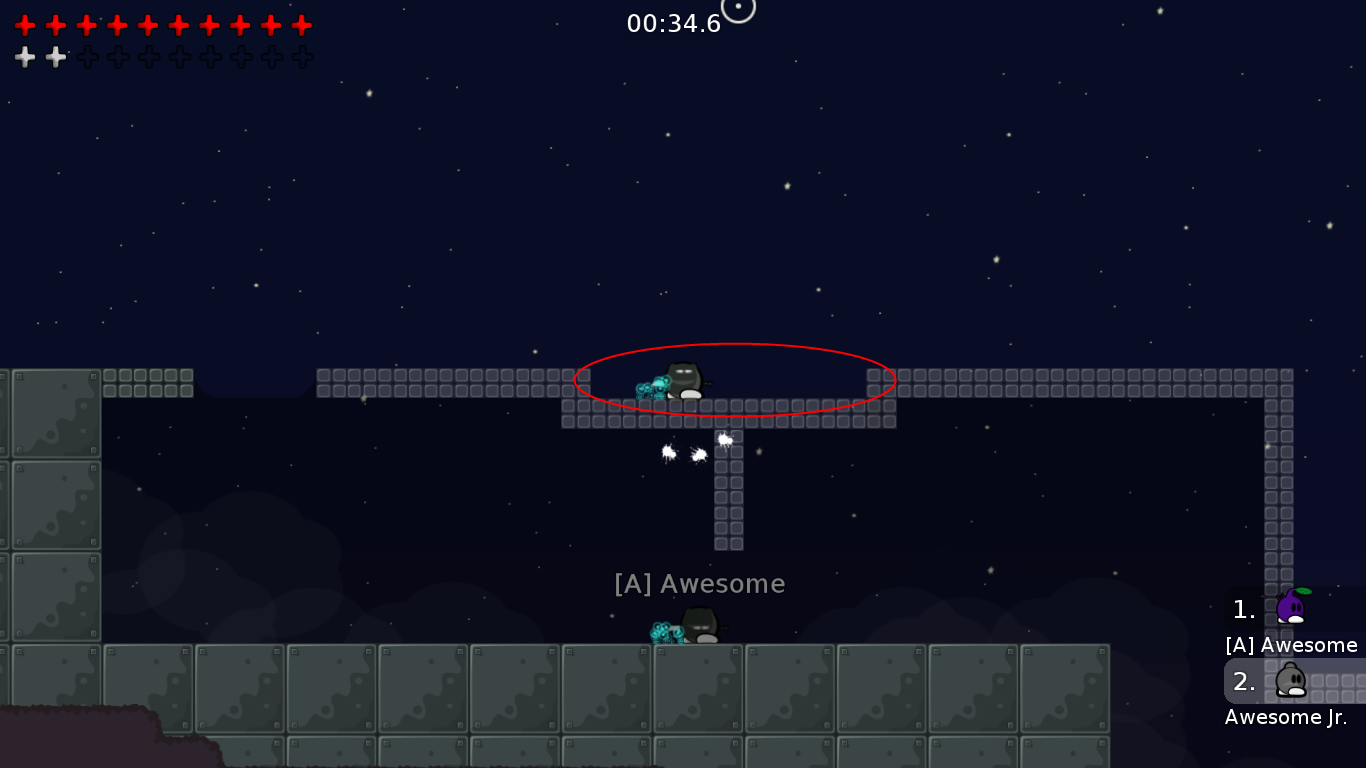Image resolution: width=1366 pixels, height=768 pixels.
Task: Click rank number 2 in the leaderboard
Action: [1243, 681]
